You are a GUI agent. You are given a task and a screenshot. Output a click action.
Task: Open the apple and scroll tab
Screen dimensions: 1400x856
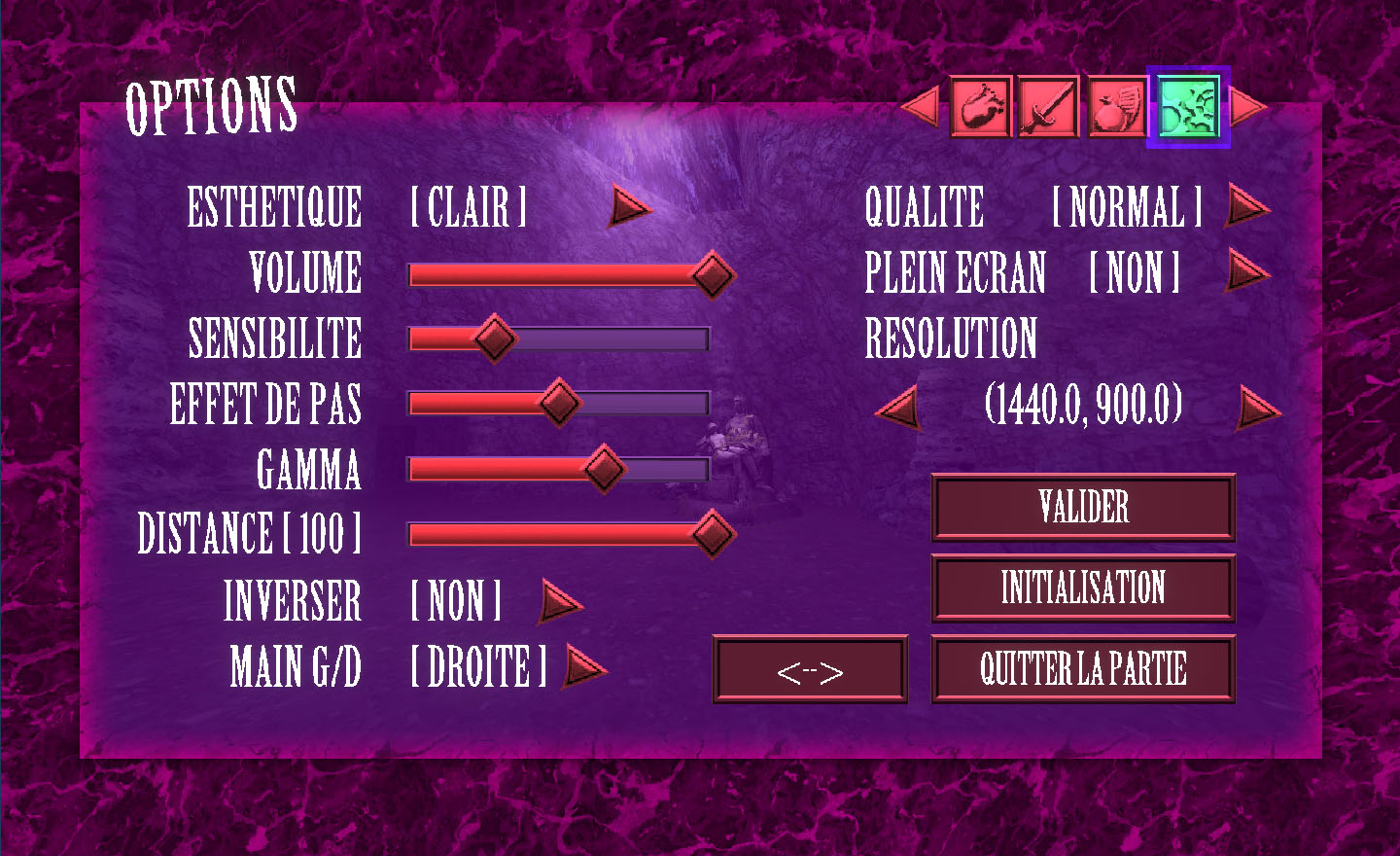tap(1116, 107)
